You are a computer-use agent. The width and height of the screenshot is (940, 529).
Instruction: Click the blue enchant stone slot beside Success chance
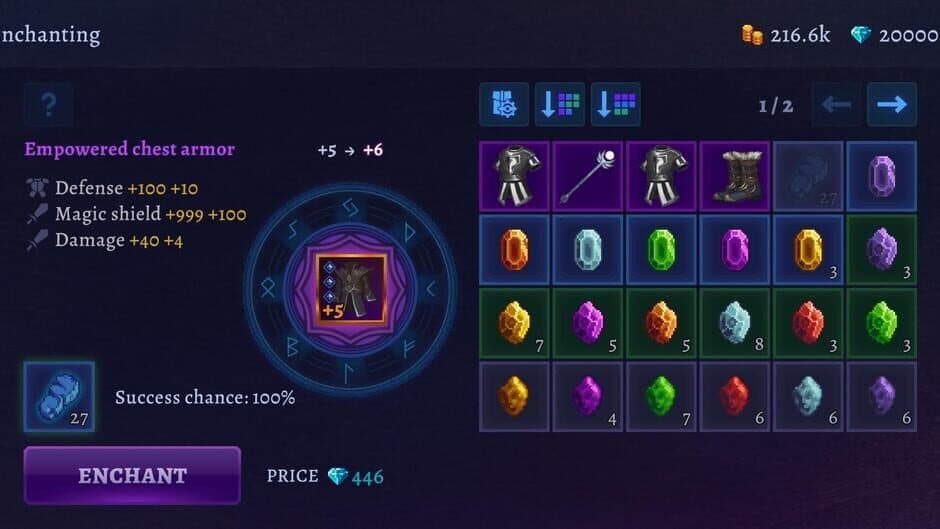click(x=59, y=396)
